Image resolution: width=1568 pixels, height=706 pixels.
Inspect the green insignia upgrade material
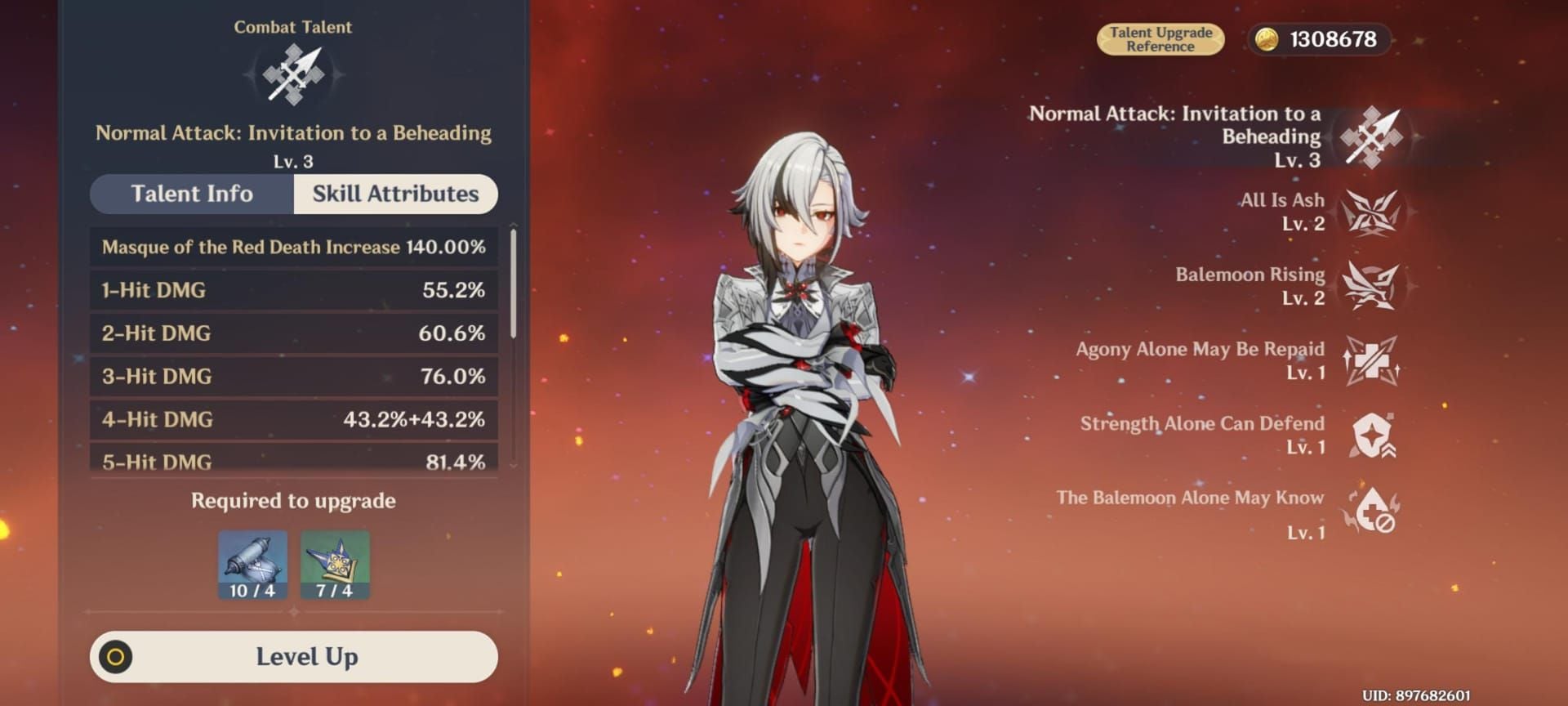[x=335, y=565]
